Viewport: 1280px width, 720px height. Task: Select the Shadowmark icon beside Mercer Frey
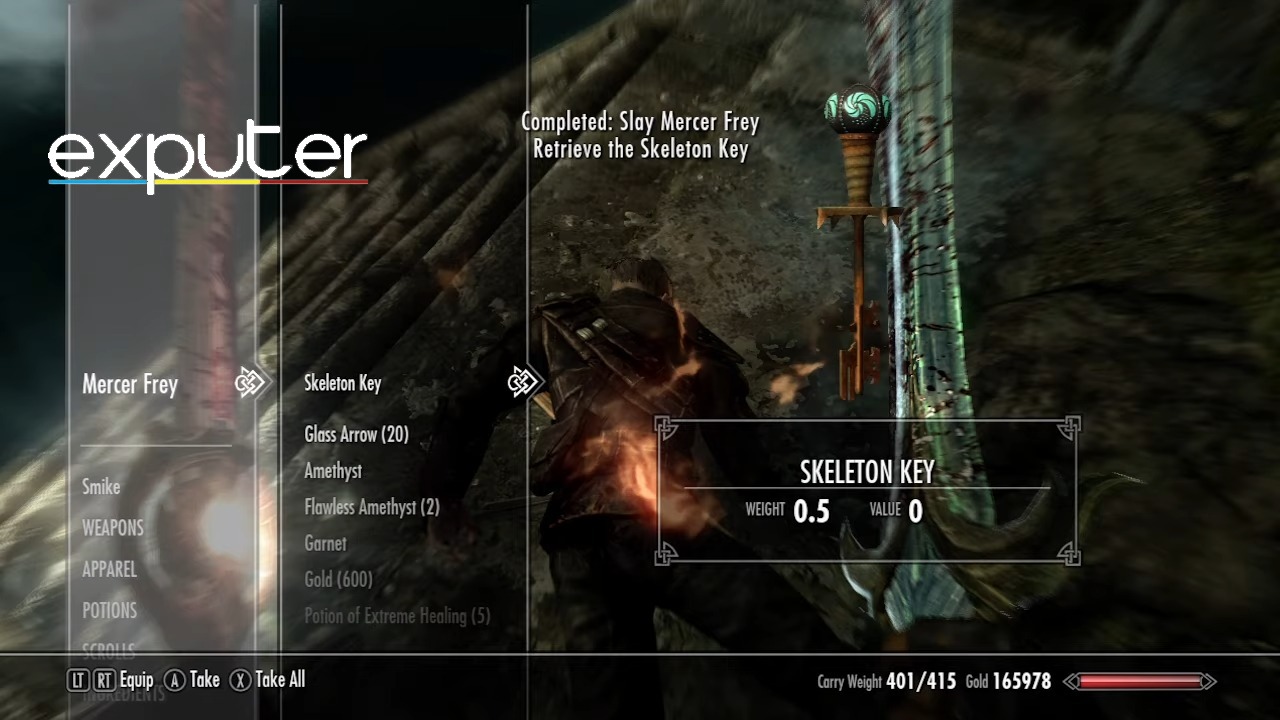point(251,382)
